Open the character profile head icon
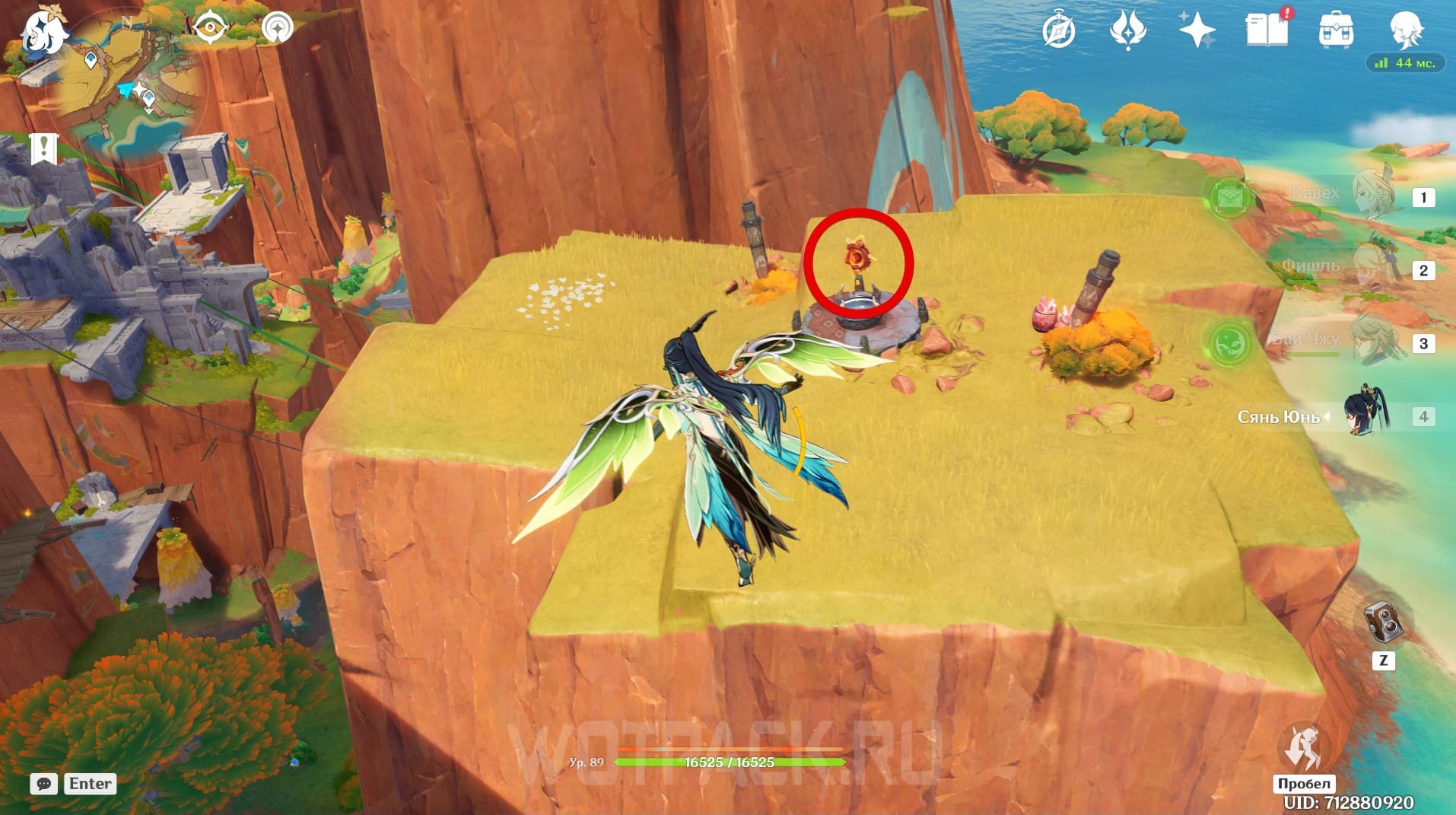 click(x=1405, y=31)
